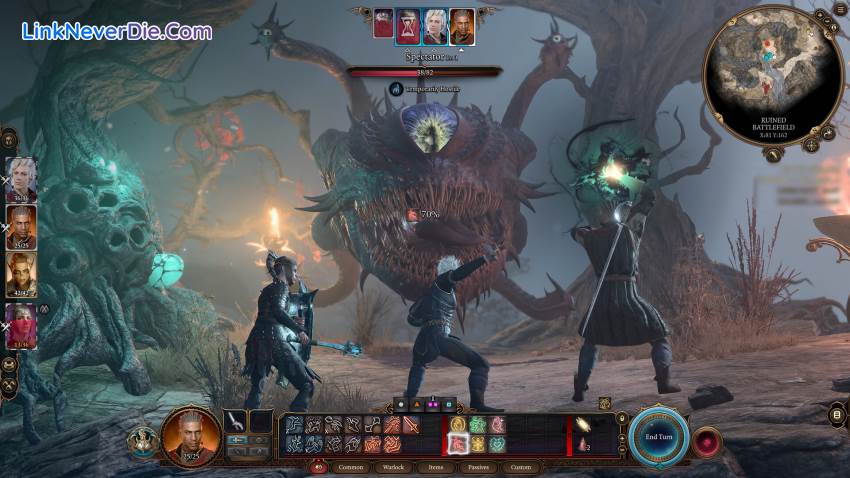The height and width of the screenshot is (478, 850).
Task: Select the white-haired elf party portrait
Action: [x=22, y=179]
